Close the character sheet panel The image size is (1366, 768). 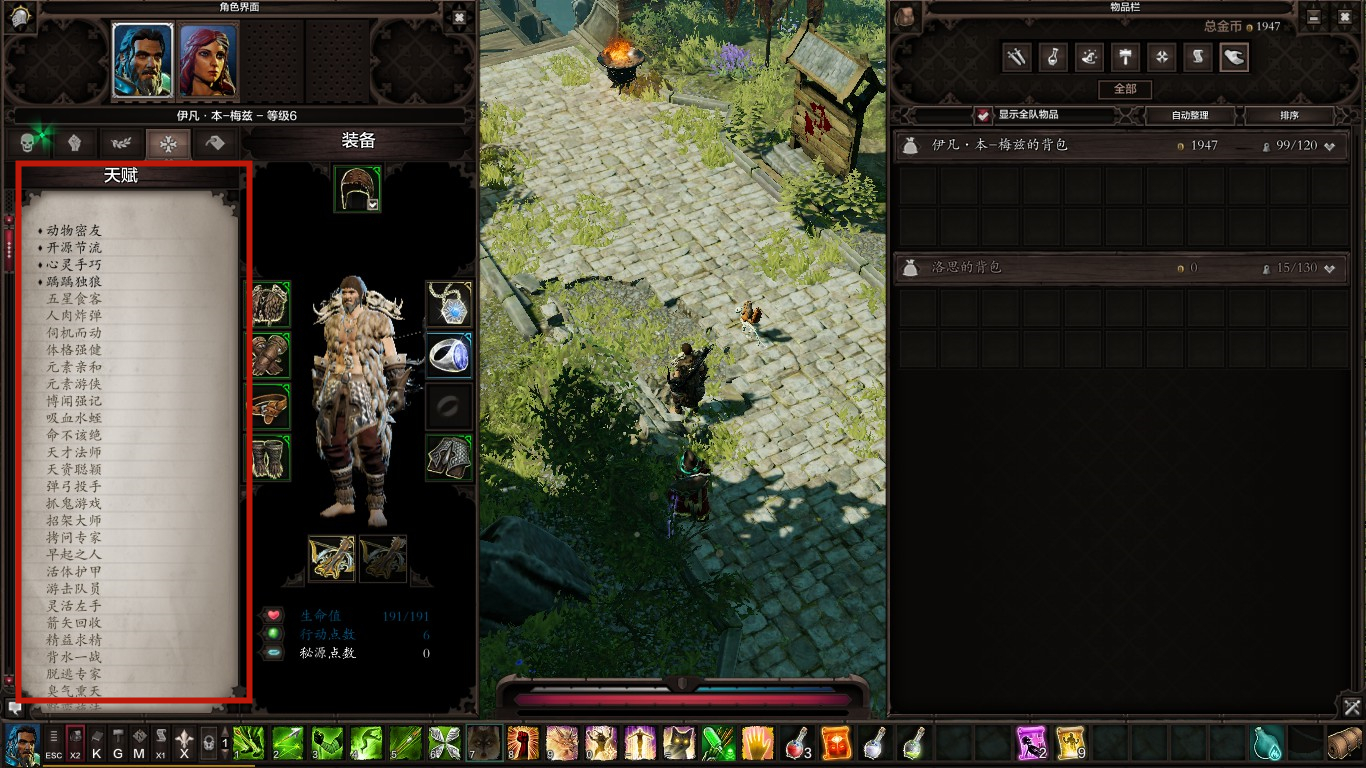pyautogui.click(x=459, y=17)
